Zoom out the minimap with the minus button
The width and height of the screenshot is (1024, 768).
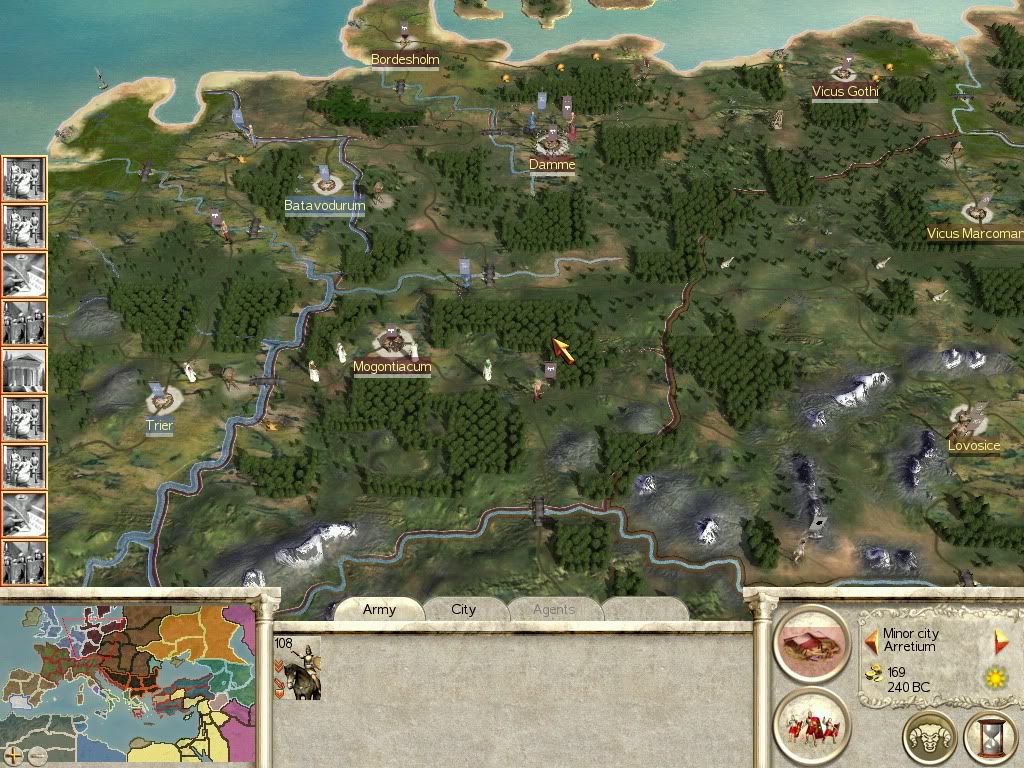36,755
